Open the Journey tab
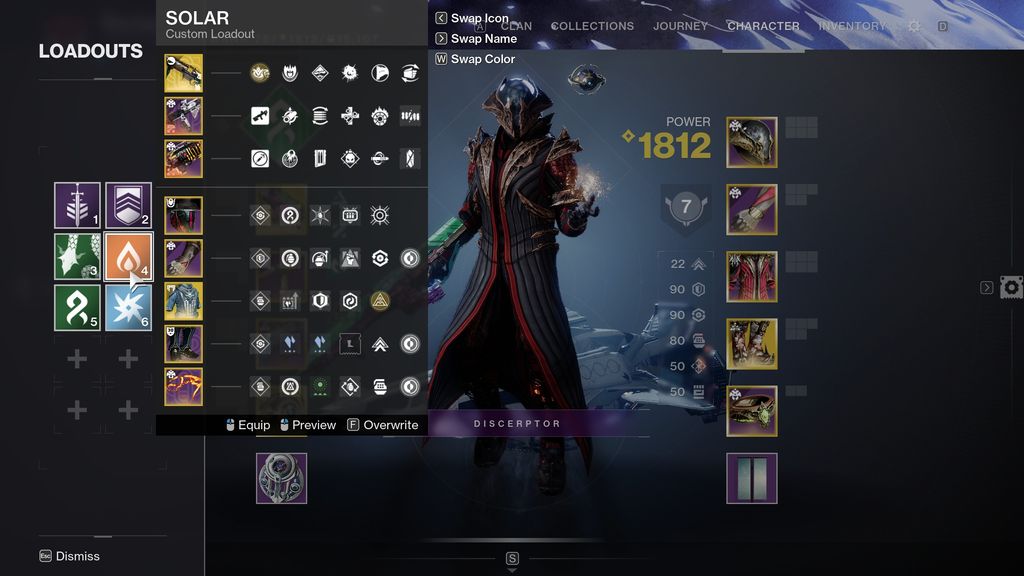 click(x=680, y=26)
